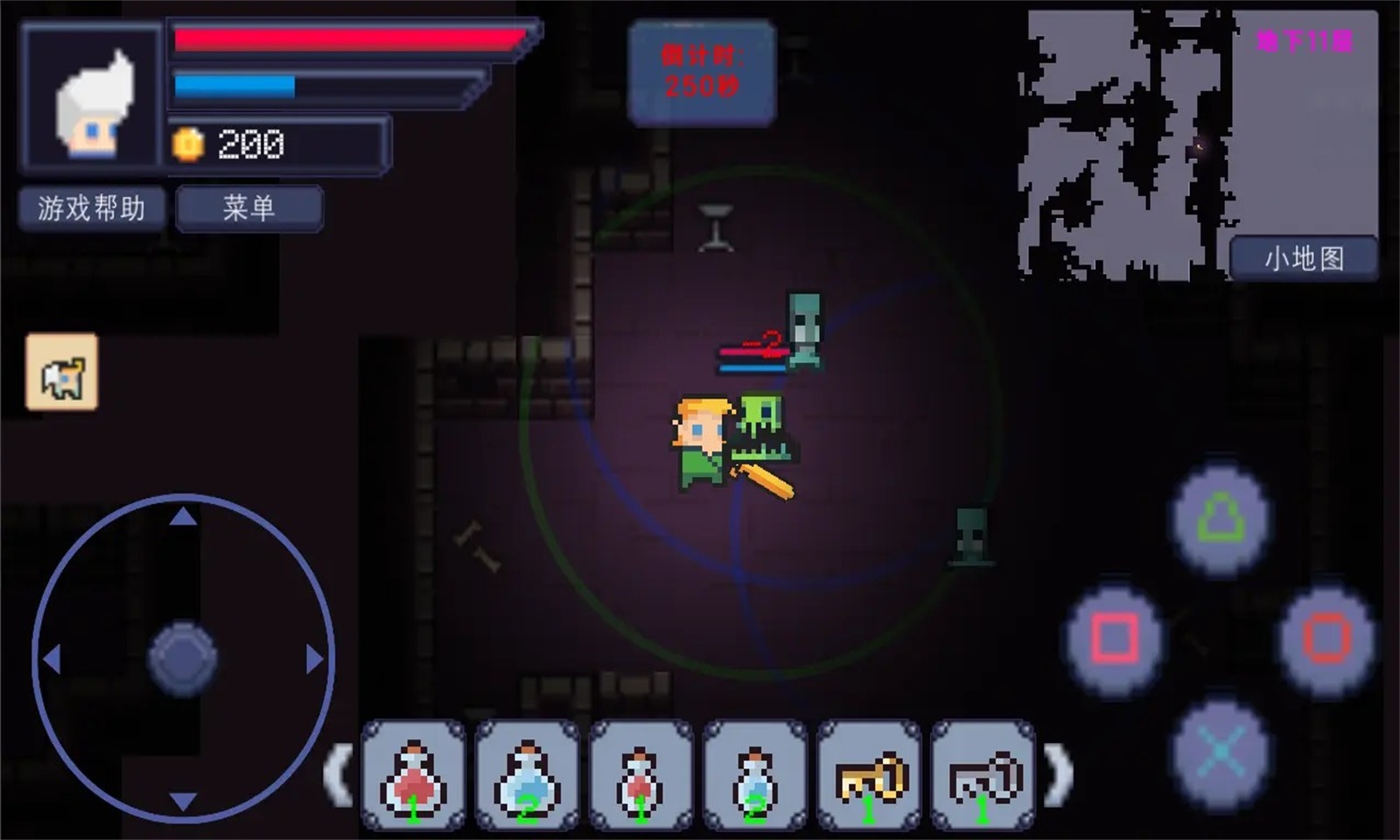This screenshot has height=840, width=1400.
Task: Click the white-haired hero portrait
Action: coord(92,96)
